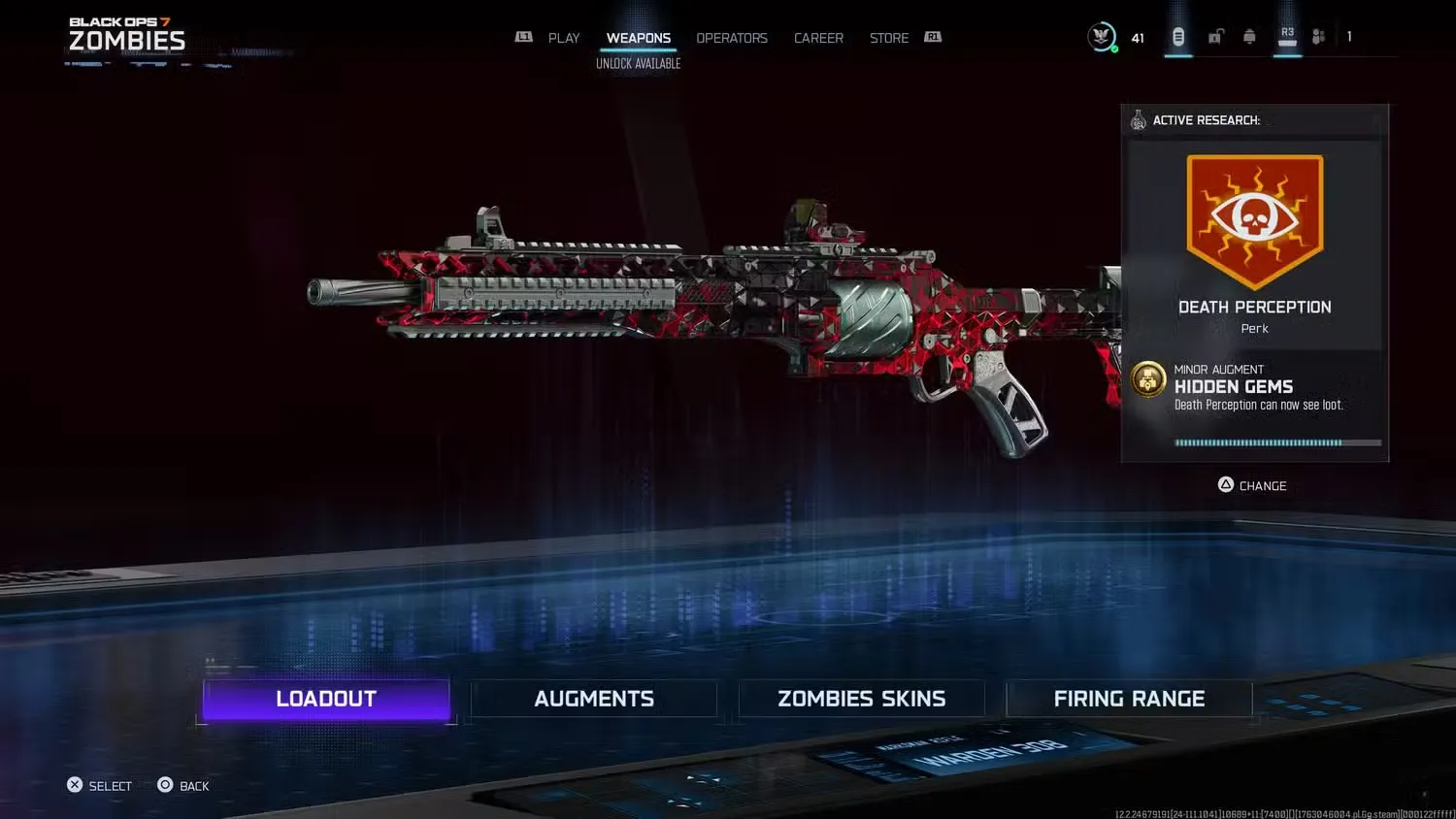Image resolution: width=1456 pixels, height=819 pixels.
Task: Open the unlocks padlock icon
Action: pyautogui.click(x=1215, y=36)
